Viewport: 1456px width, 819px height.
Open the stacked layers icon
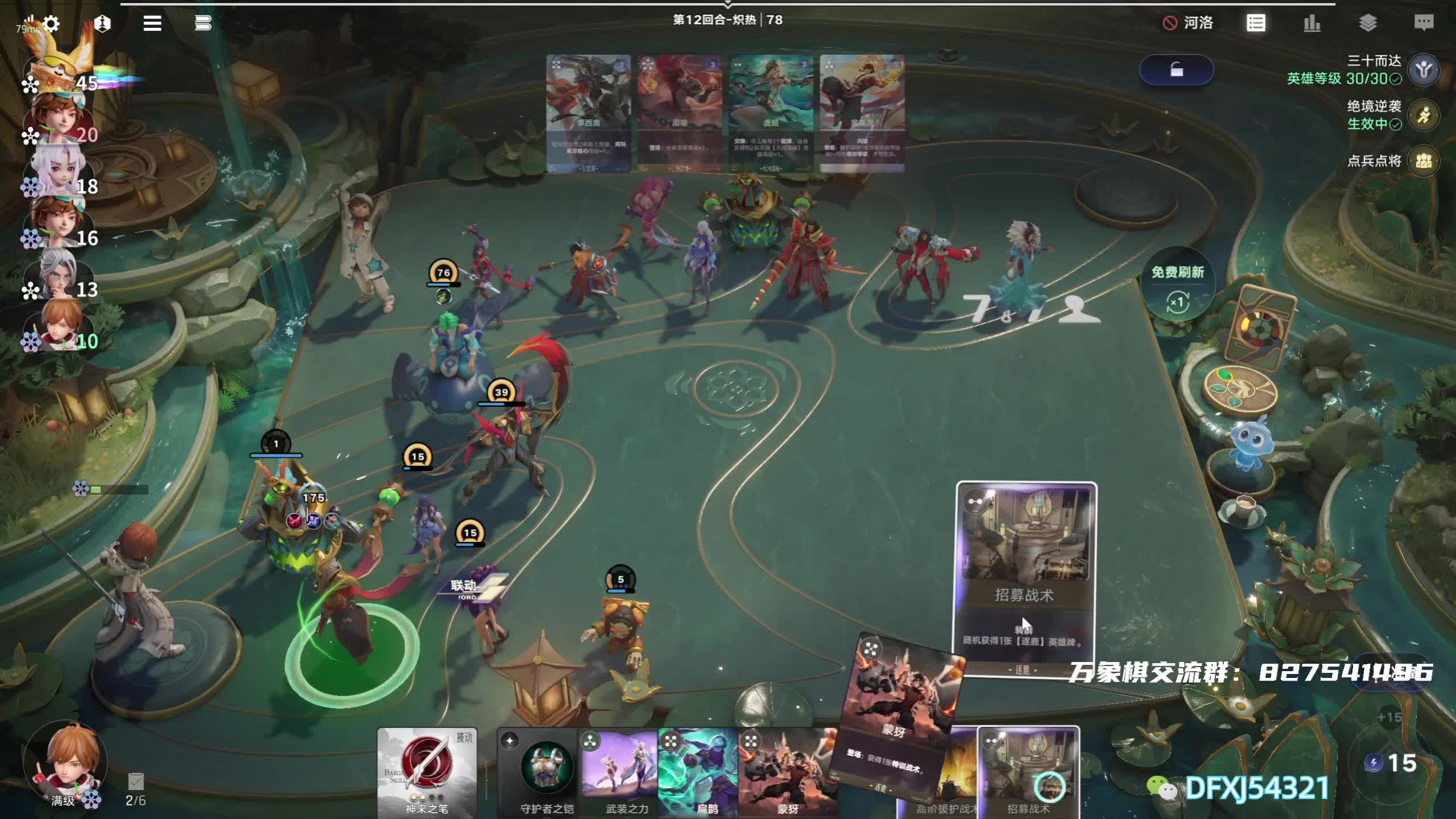point(1367,23)
